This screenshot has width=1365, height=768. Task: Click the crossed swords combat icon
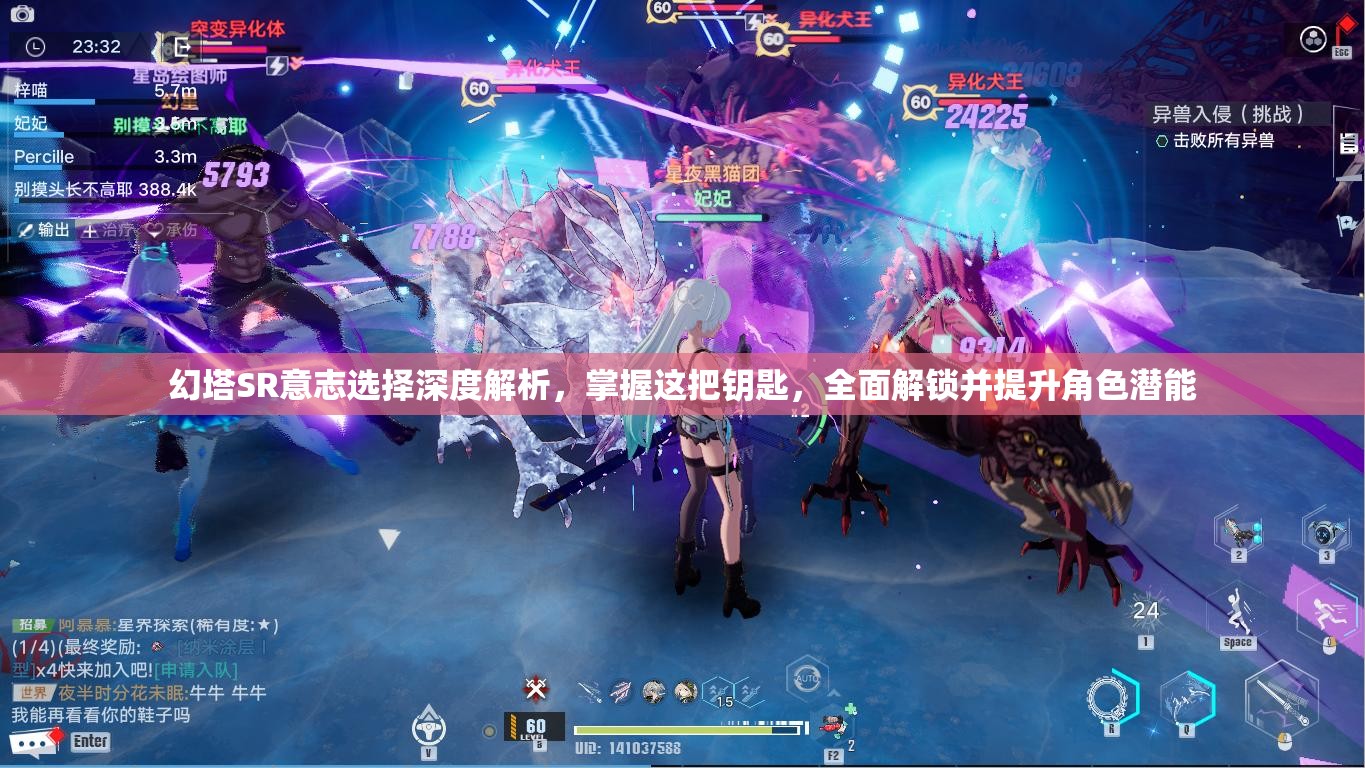(534, 690)
